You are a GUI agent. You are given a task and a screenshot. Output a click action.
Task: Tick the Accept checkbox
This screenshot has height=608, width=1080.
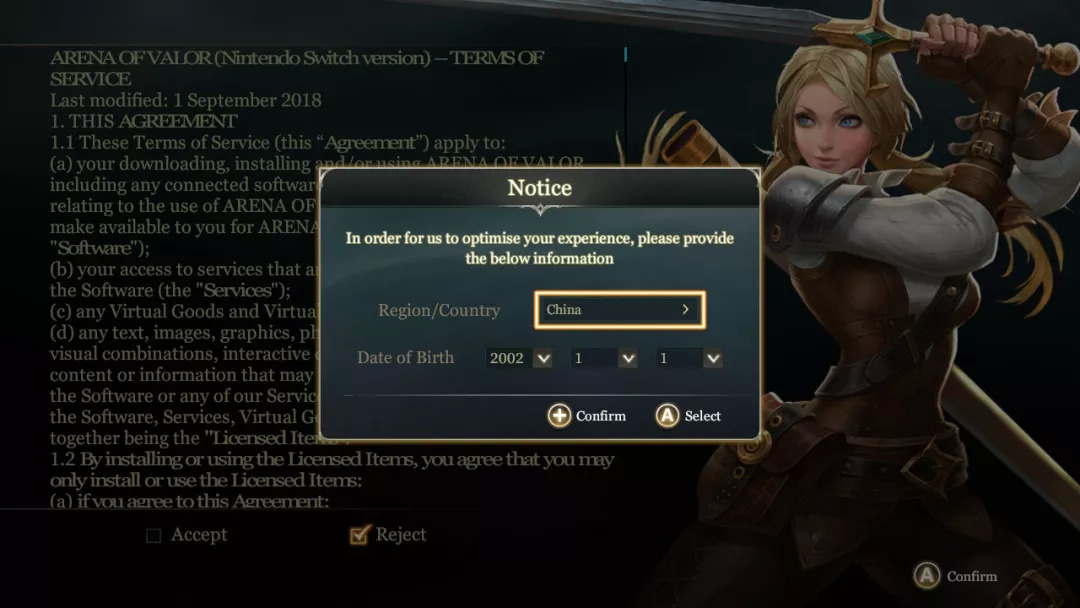(x=154, y=536)
